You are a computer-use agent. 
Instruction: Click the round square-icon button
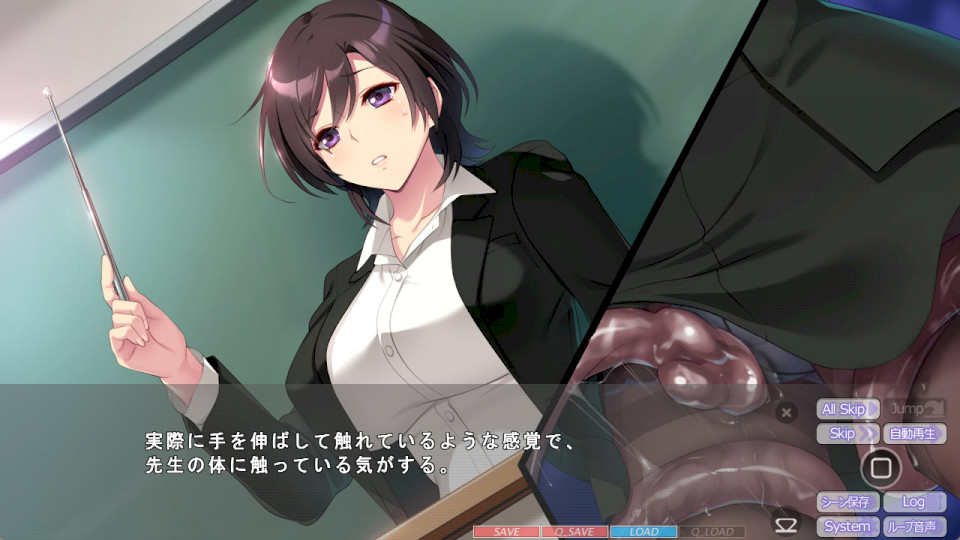[880, 467]
